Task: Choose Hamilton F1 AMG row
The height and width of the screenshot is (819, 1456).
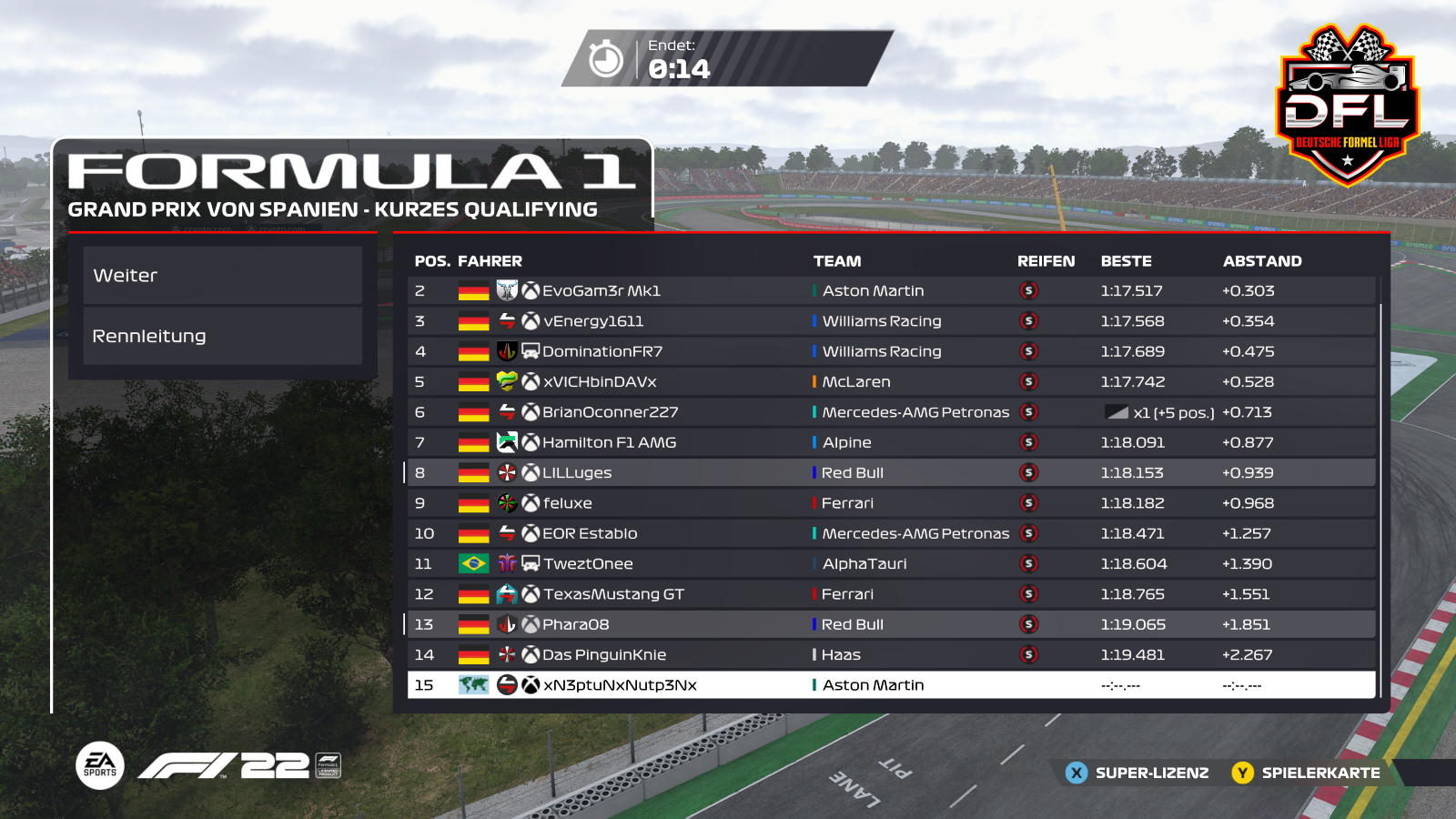Action: (890, 442)
